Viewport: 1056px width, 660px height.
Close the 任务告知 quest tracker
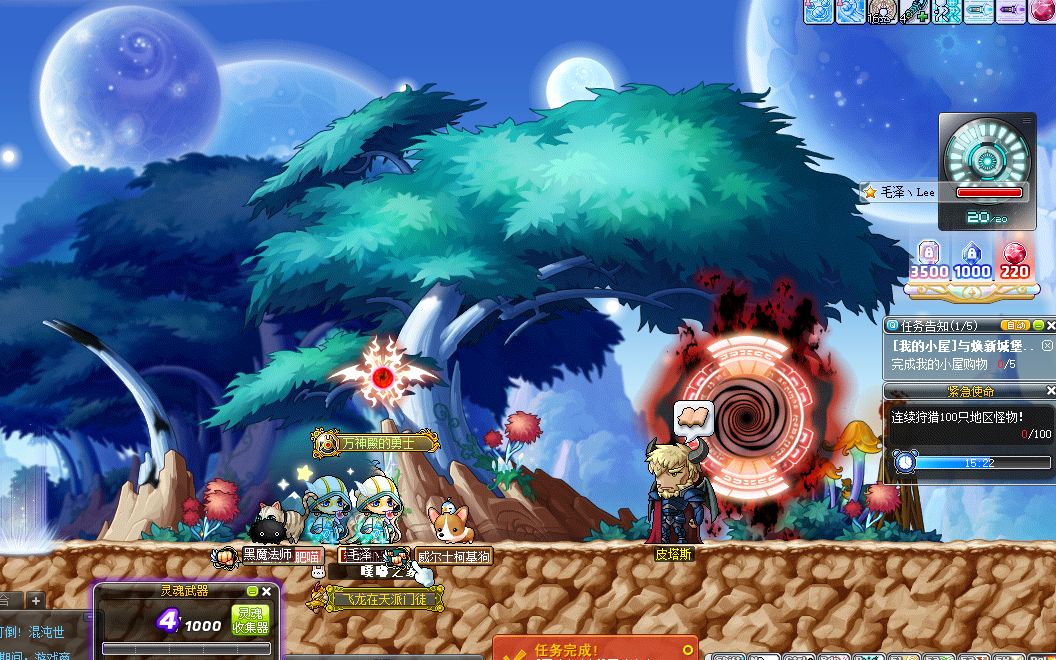point(1050,325)
